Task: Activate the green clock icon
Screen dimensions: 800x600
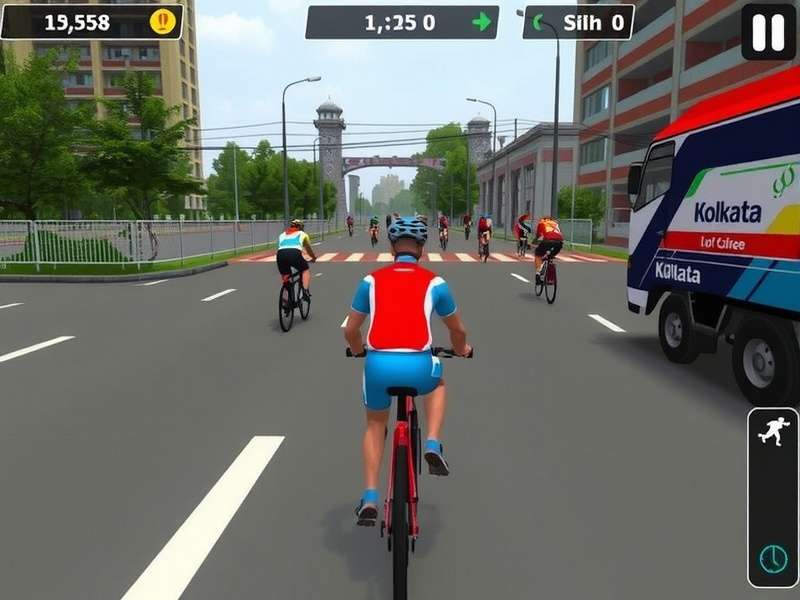Action: 773,558
